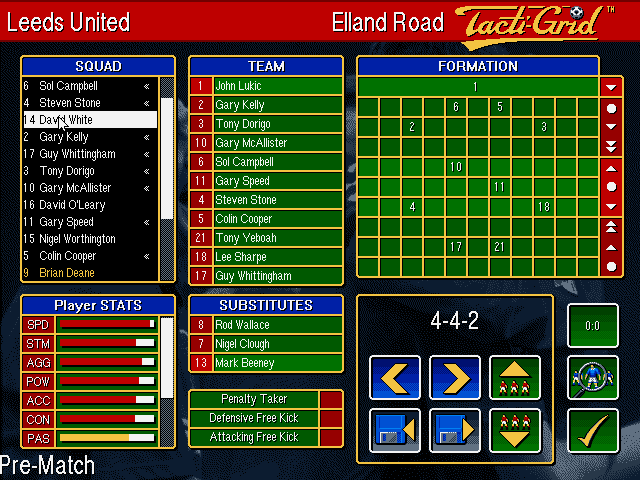Open the 0:0 score button

[592, 325]
